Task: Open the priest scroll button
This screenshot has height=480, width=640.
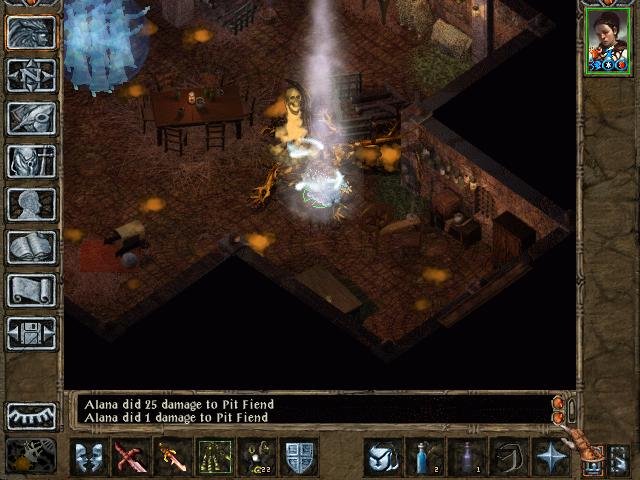Action: [31, 290]
